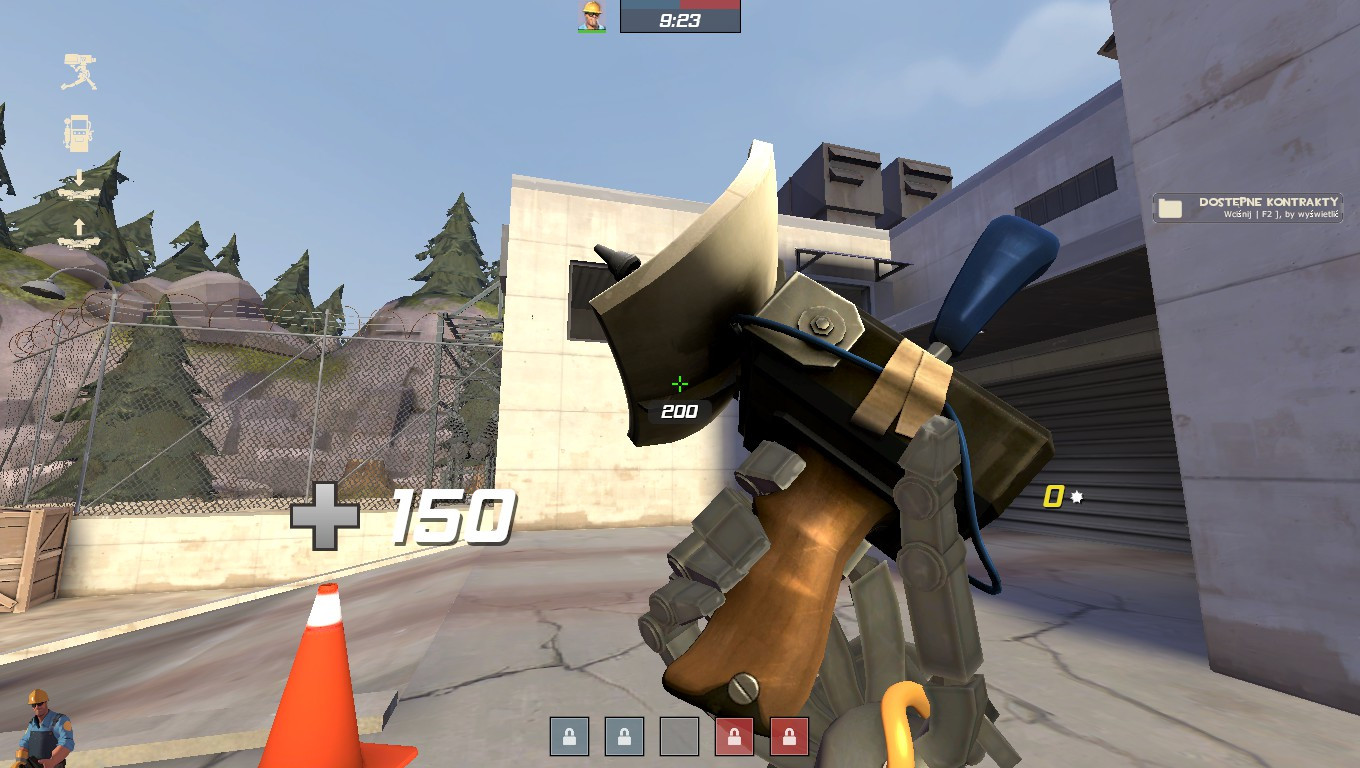Screen dimensions: 1360x768
Task: Click the green crosshair marker
Action: coord(679,382)
